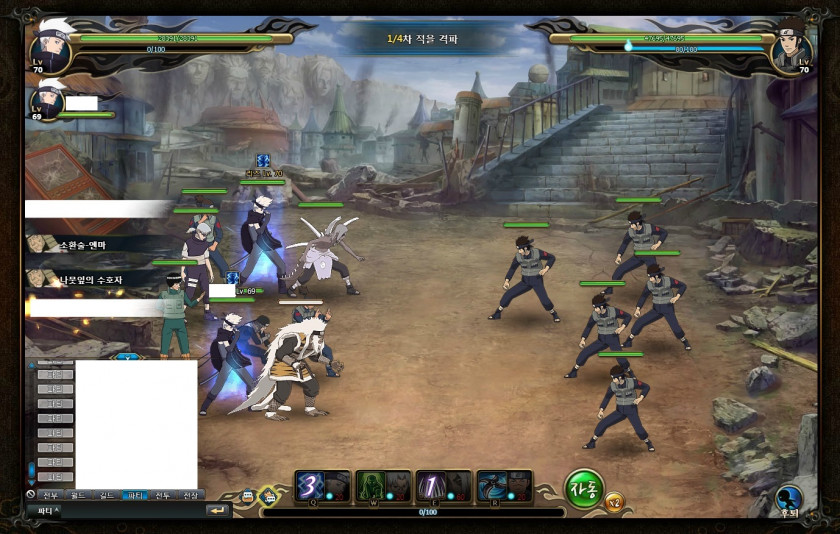Toggle the green 자동 auto-battle button
This screenshot has width=840, height=534.
(x=584, y=488)
